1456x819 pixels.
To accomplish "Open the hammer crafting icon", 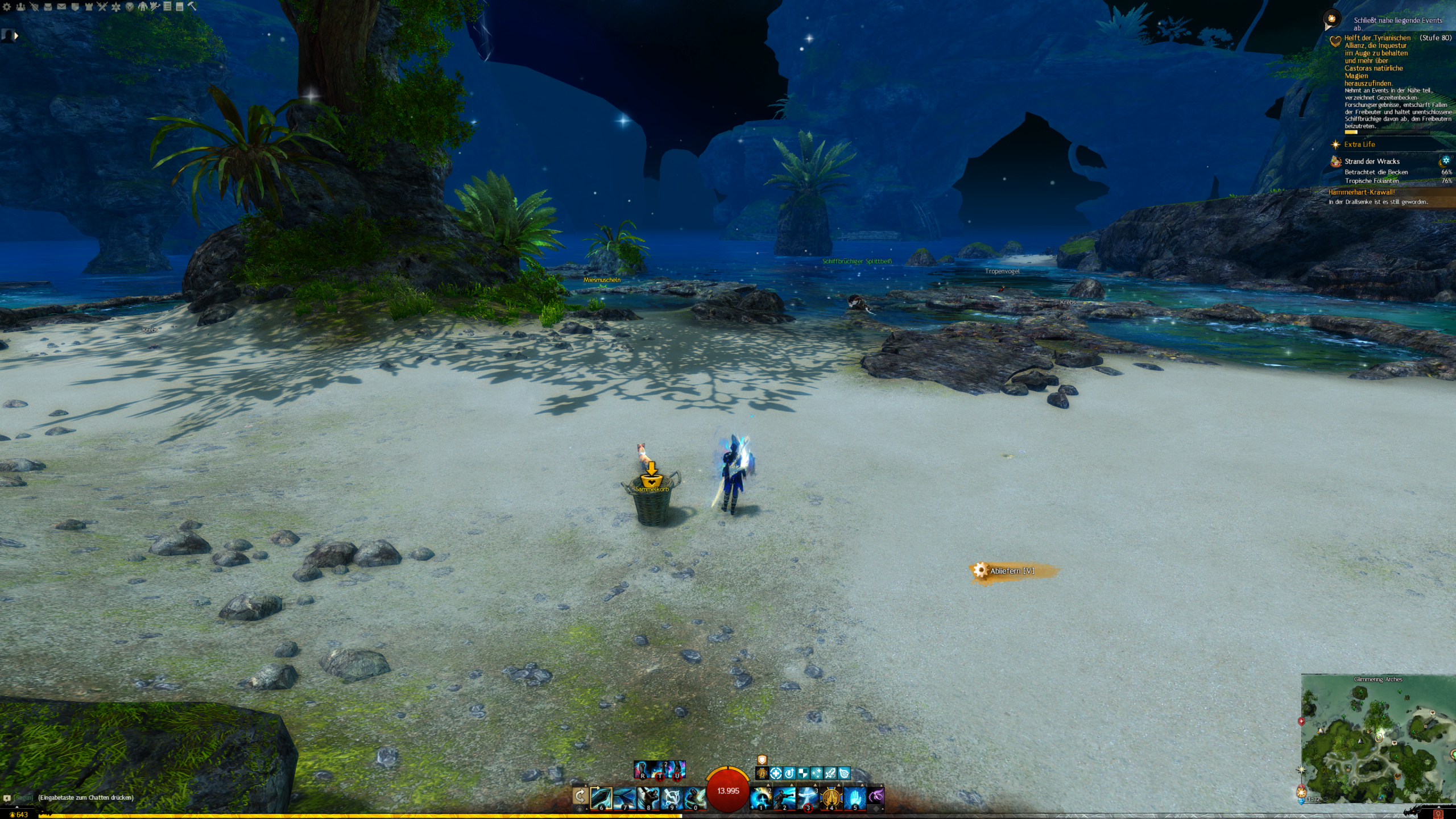I will [192, 7].
